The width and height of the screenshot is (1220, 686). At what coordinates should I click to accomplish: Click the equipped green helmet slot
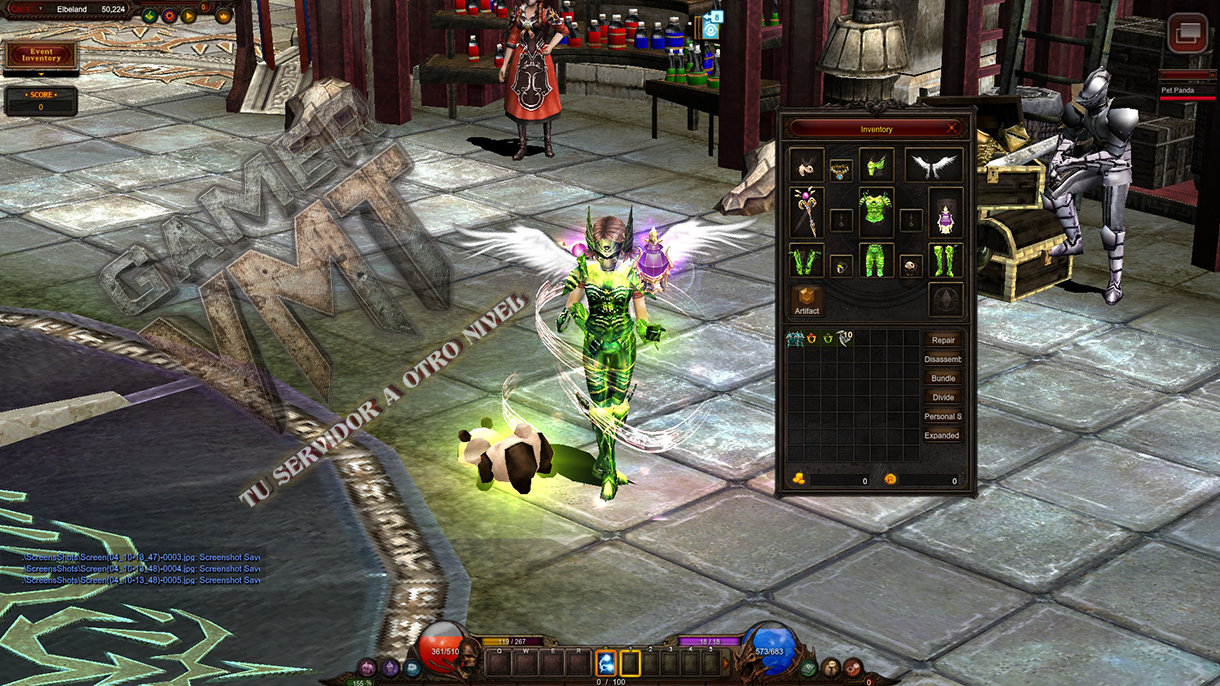click(x=876, y=165)
